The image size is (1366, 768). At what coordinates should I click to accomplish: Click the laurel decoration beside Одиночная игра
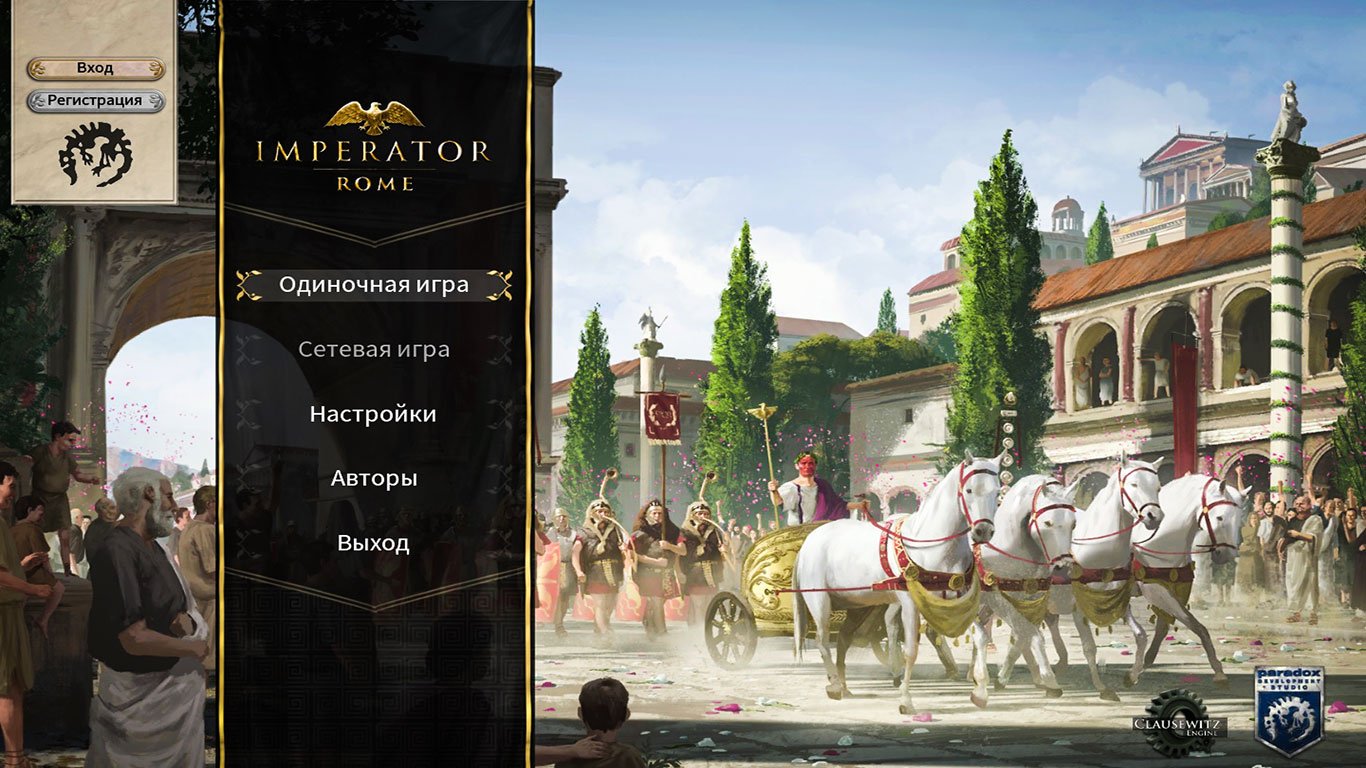pyautogui.click(x=249, y=283)
